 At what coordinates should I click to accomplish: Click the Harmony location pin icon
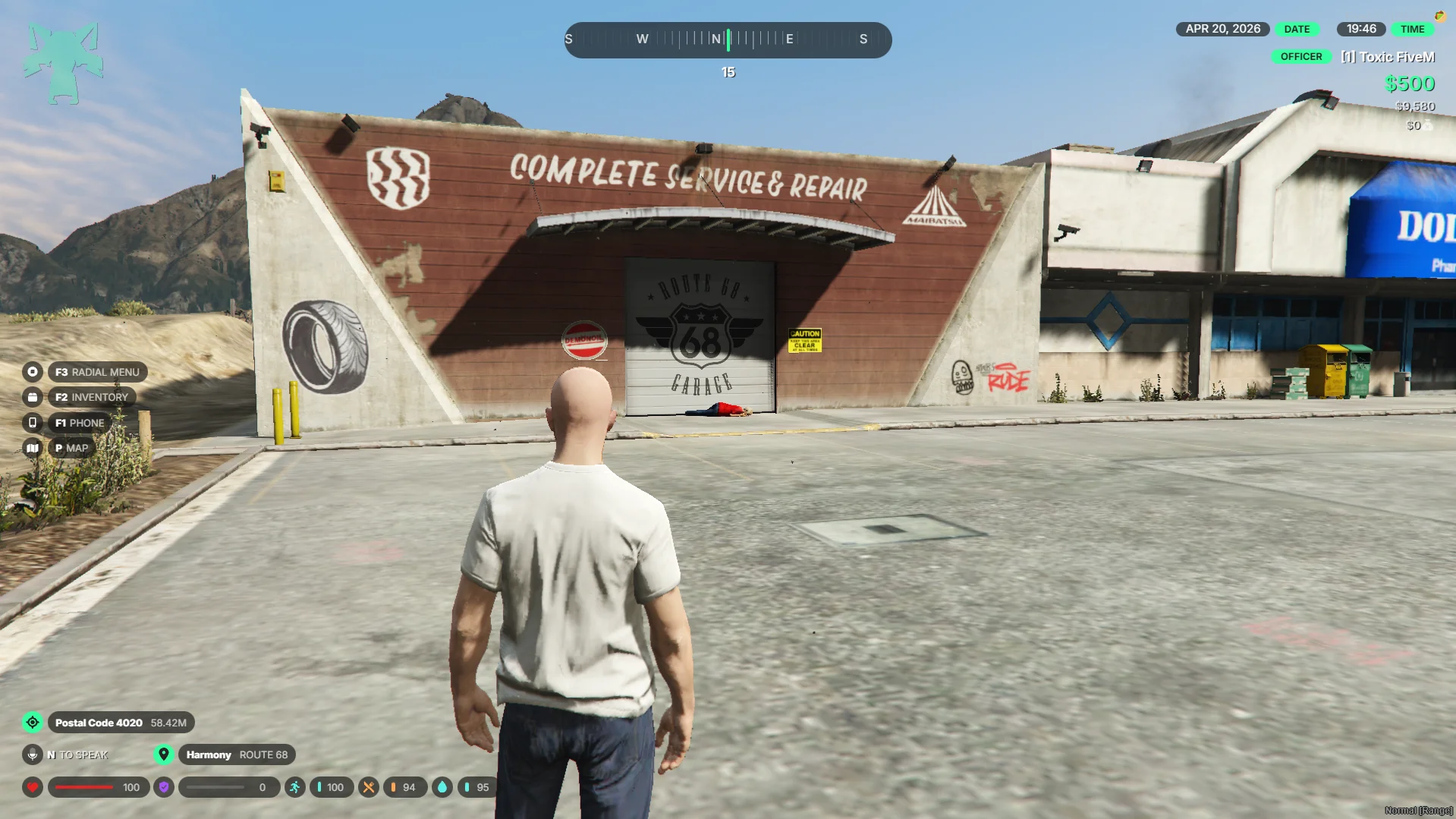[163, 754]
